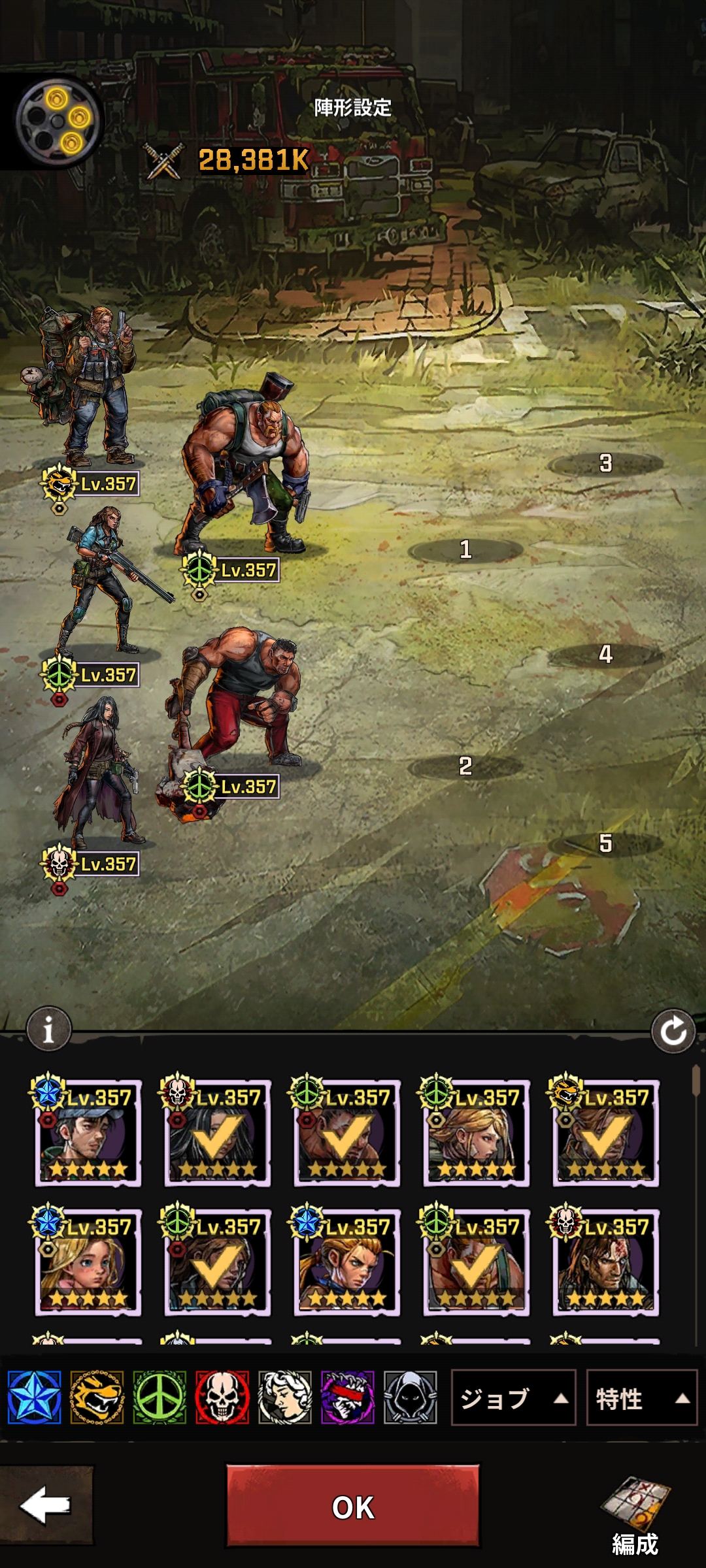Filter heroes by blue star faction
Screen dimensions: 706x1568
[35, 1398]
